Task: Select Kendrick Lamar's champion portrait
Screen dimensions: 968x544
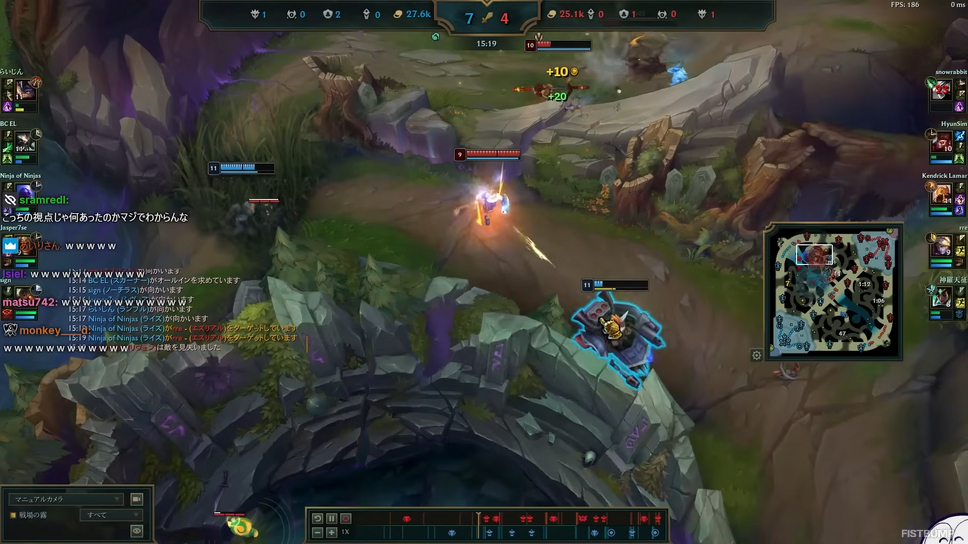Action: coord(942,195)
